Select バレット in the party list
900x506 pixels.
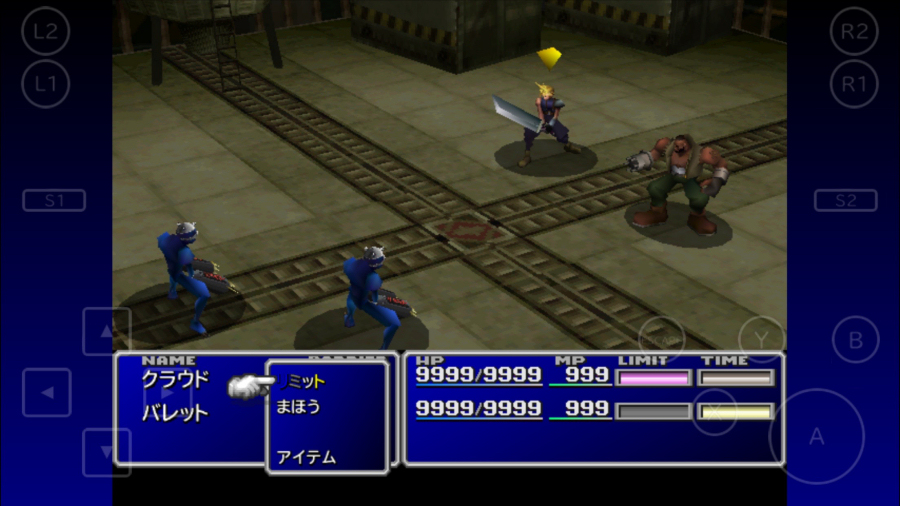click(175, 412)
